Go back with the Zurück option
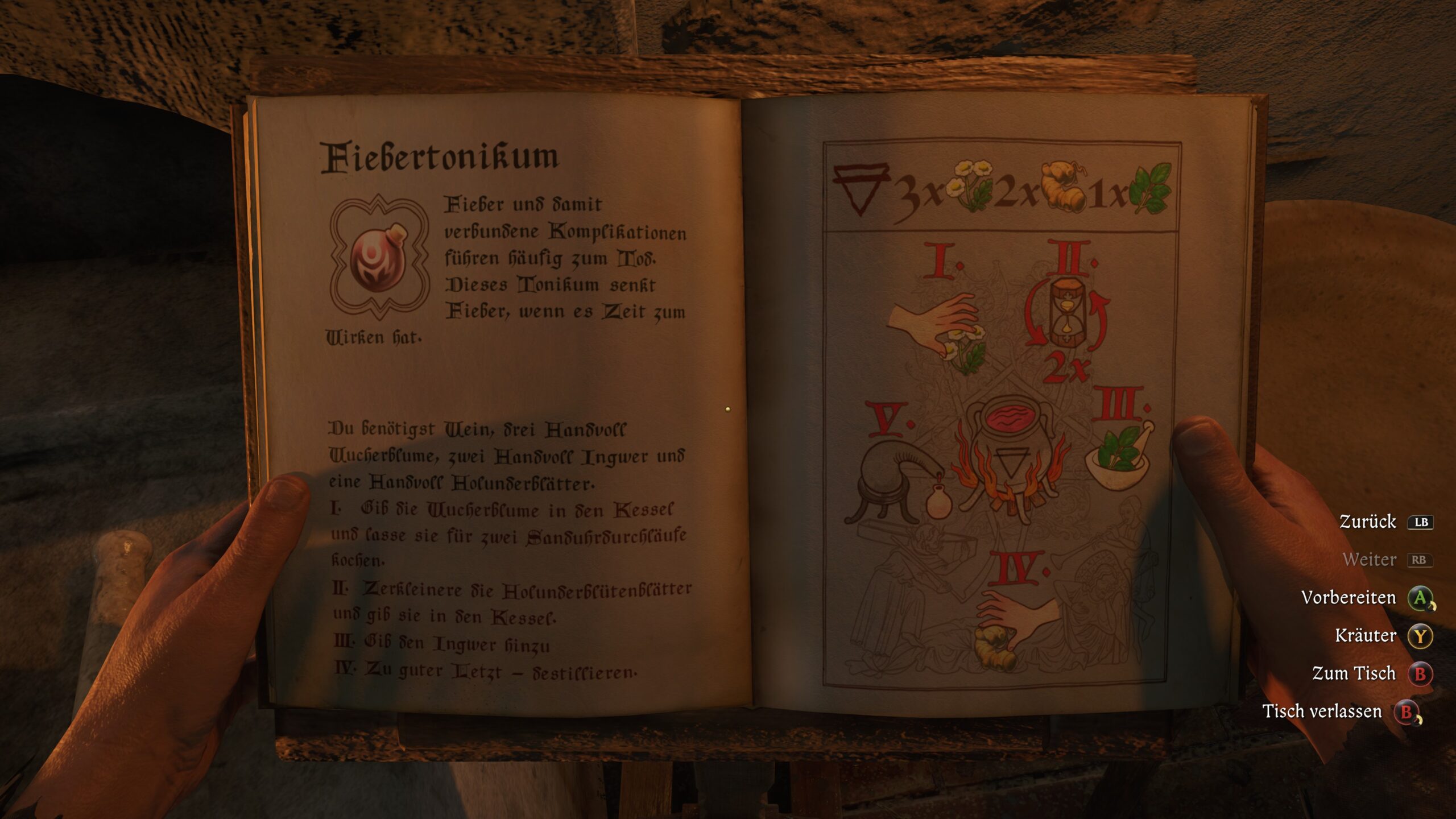The width and height of the screenshot is (1456, 819). coord(1367,522)
